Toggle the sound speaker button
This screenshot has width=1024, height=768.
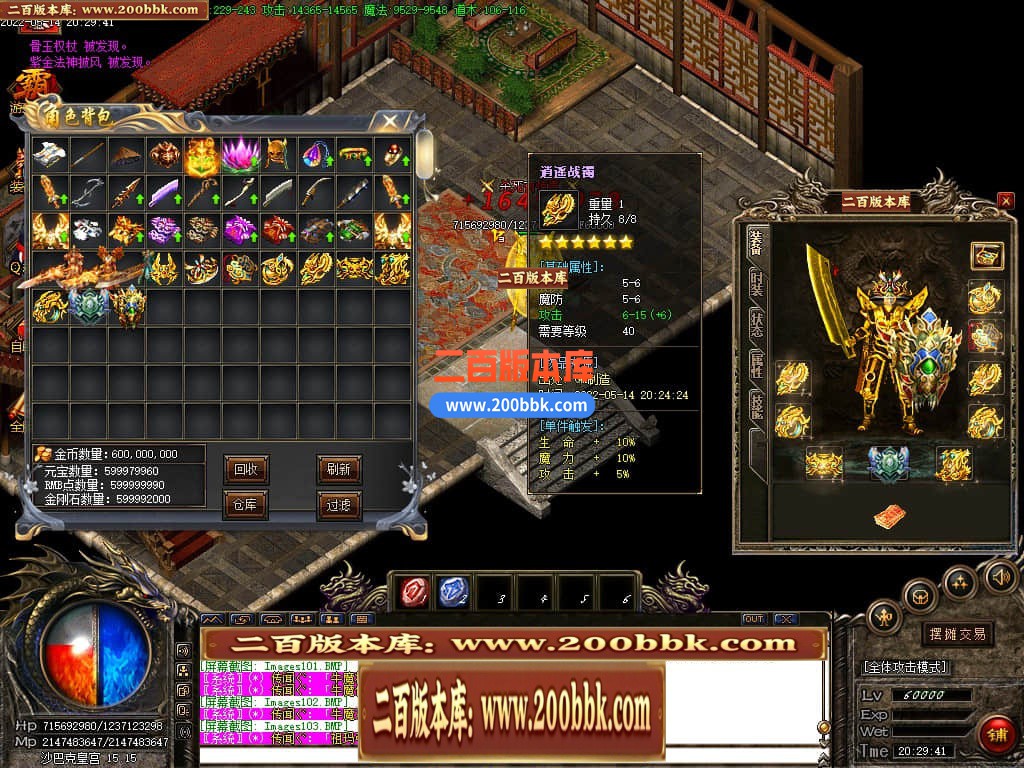tap(1000, 576)
